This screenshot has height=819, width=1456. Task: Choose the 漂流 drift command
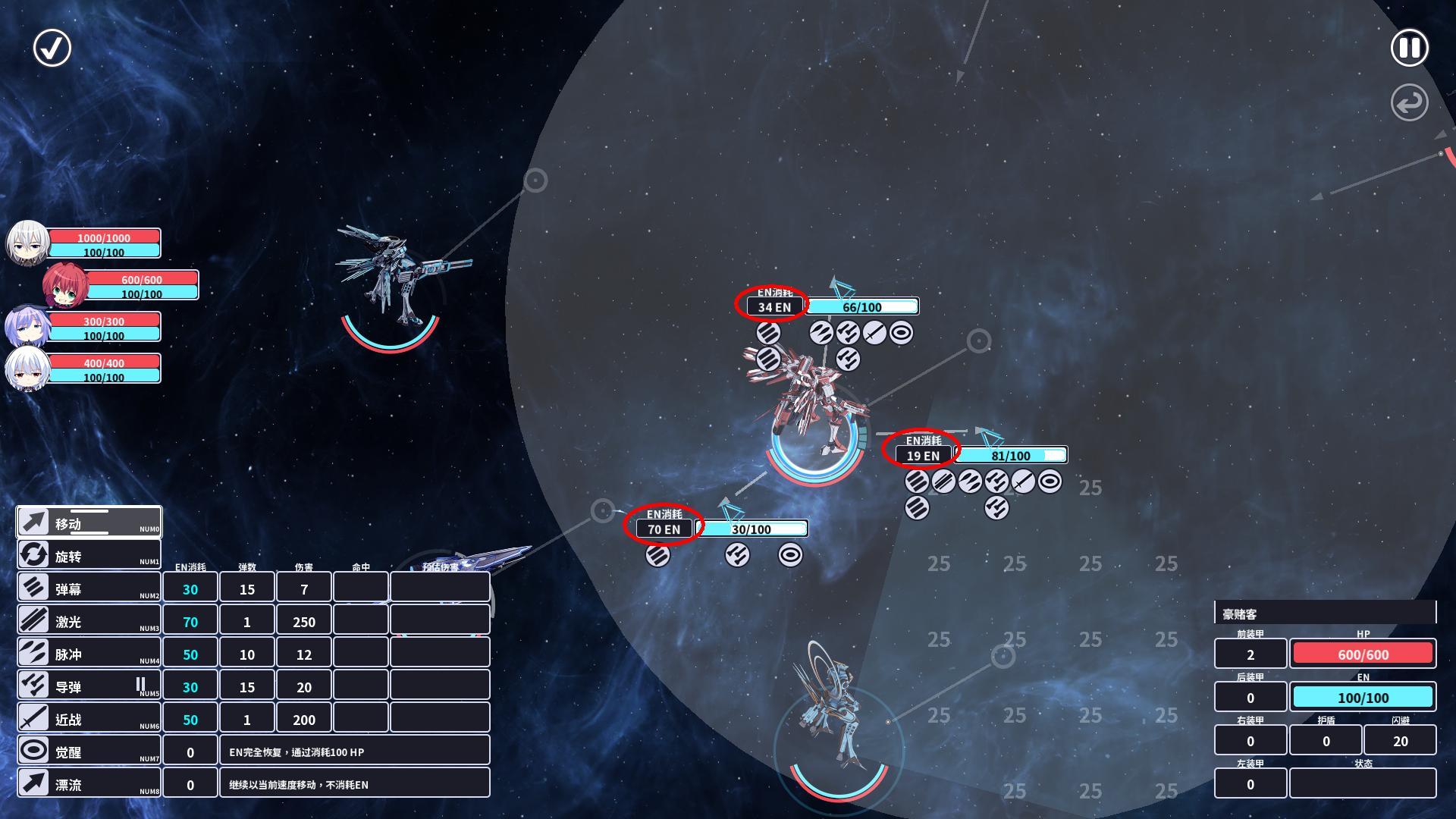tap(89, 783)
